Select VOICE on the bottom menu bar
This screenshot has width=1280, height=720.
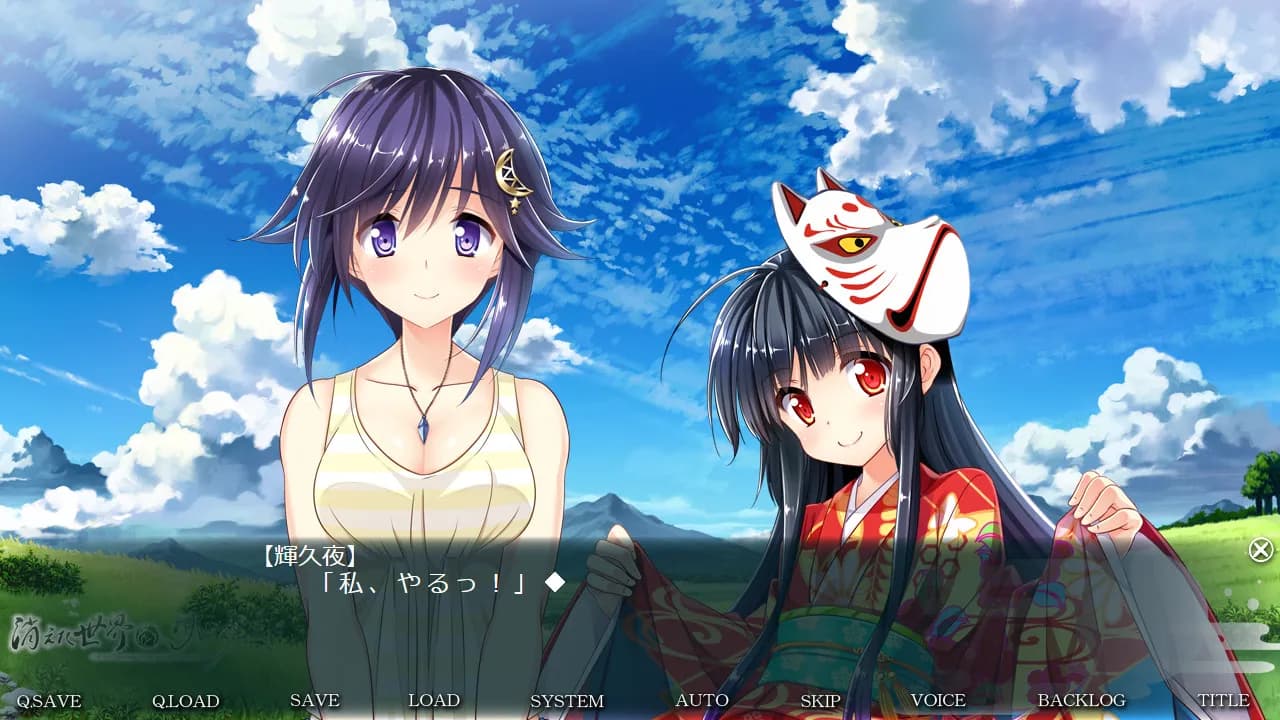coord(937,701)
